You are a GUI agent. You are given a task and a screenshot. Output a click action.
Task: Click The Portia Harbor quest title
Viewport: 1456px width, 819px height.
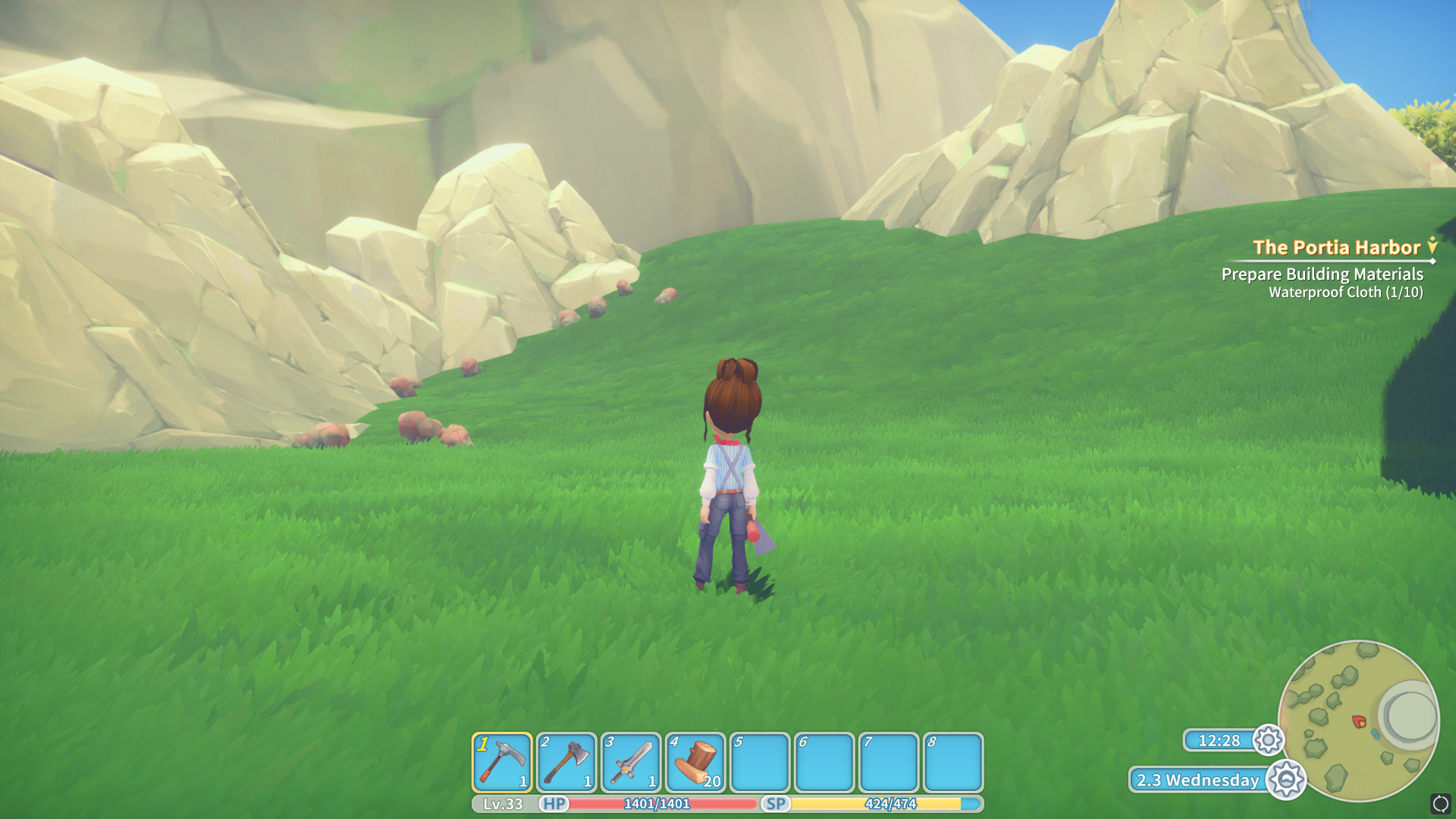pos(1336,247)
